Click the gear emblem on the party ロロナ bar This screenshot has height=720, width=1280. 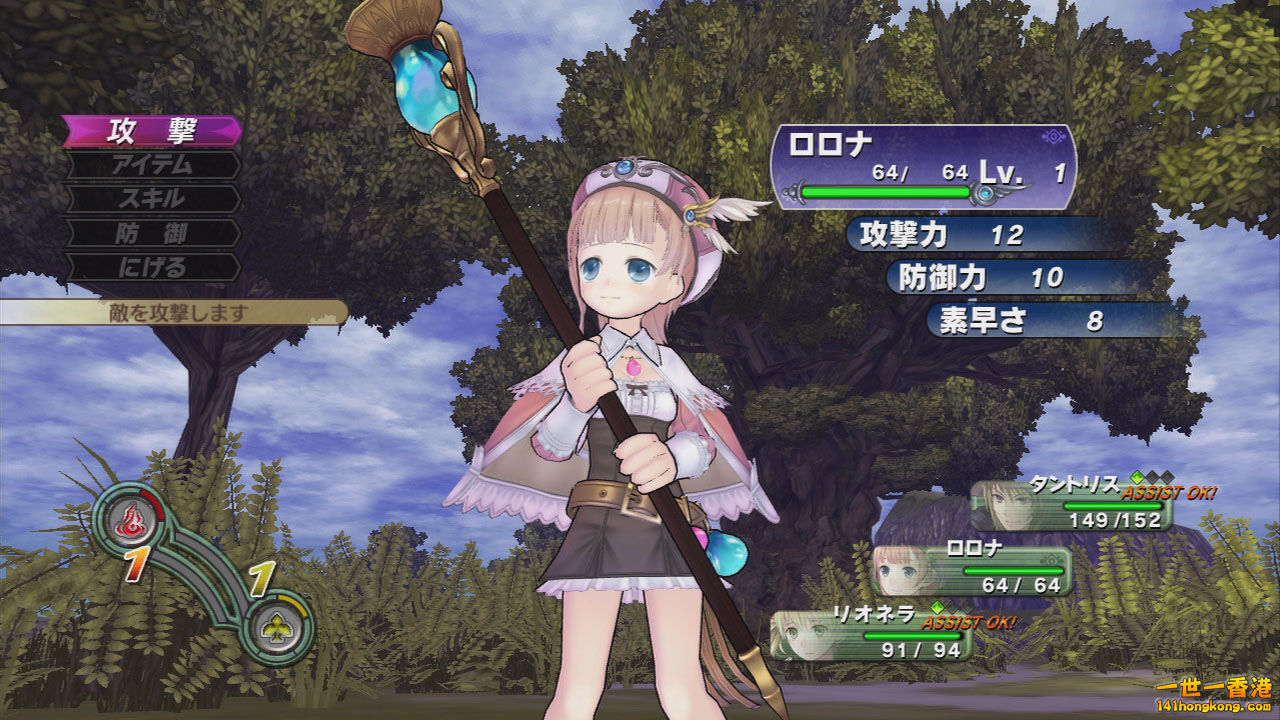click(x=1050, y=560)
